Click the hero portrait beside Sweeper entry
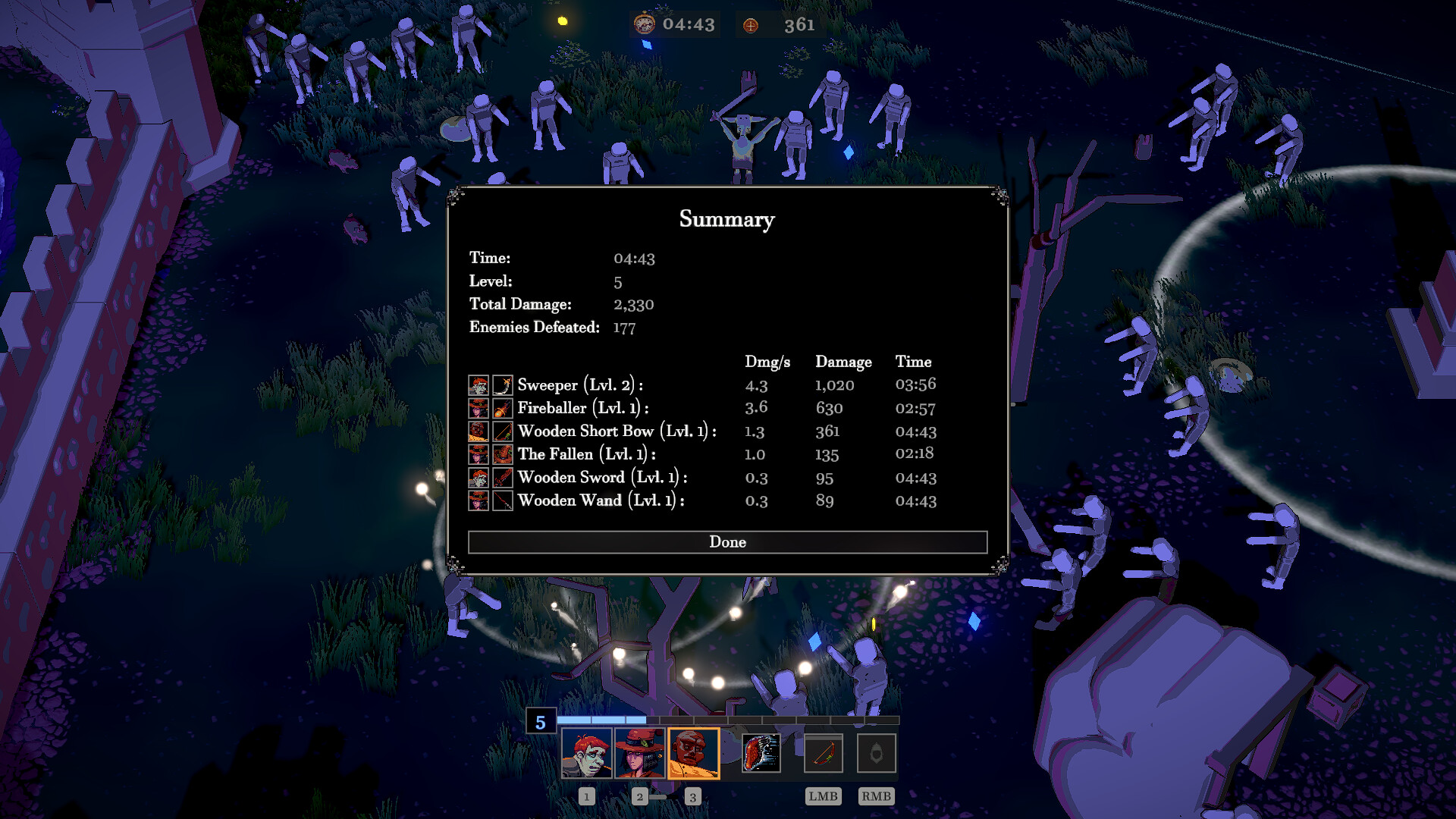 click(x=477, y=385)
